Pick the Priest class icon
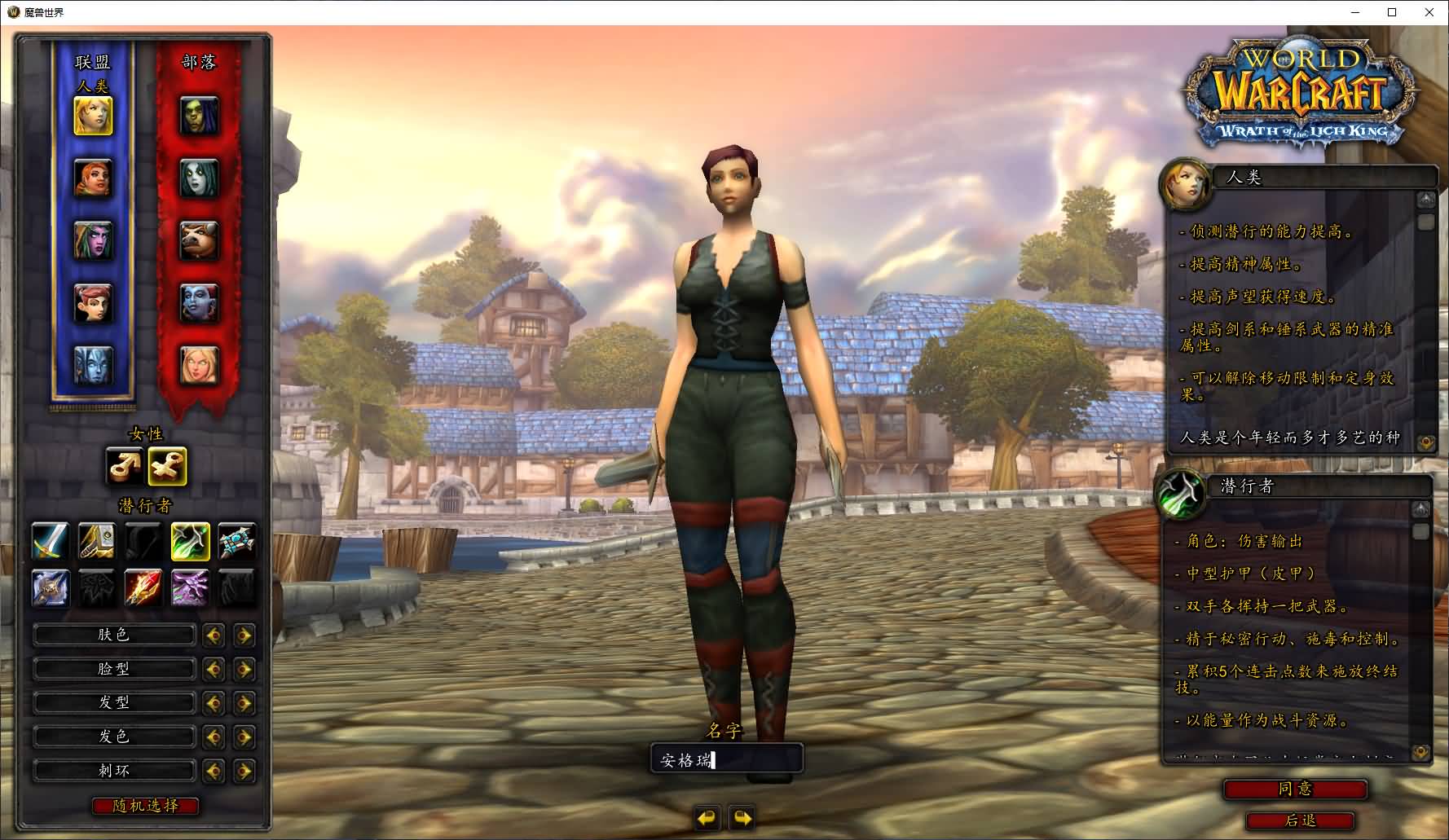 click(237, 542)
